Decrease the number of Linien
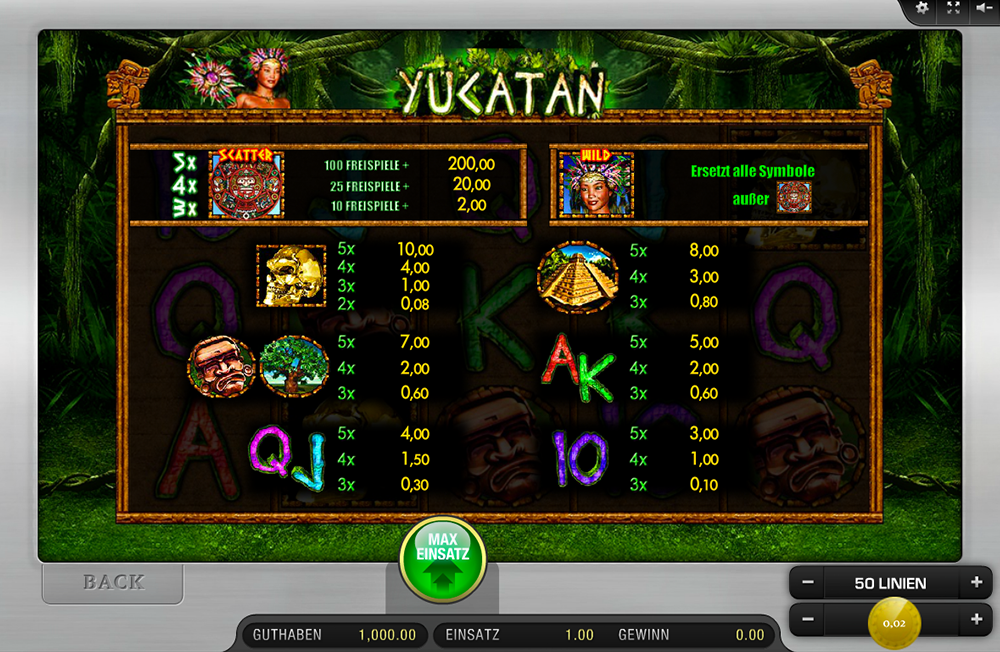This screenshot has width=1000, height=652. click(808, 583)
